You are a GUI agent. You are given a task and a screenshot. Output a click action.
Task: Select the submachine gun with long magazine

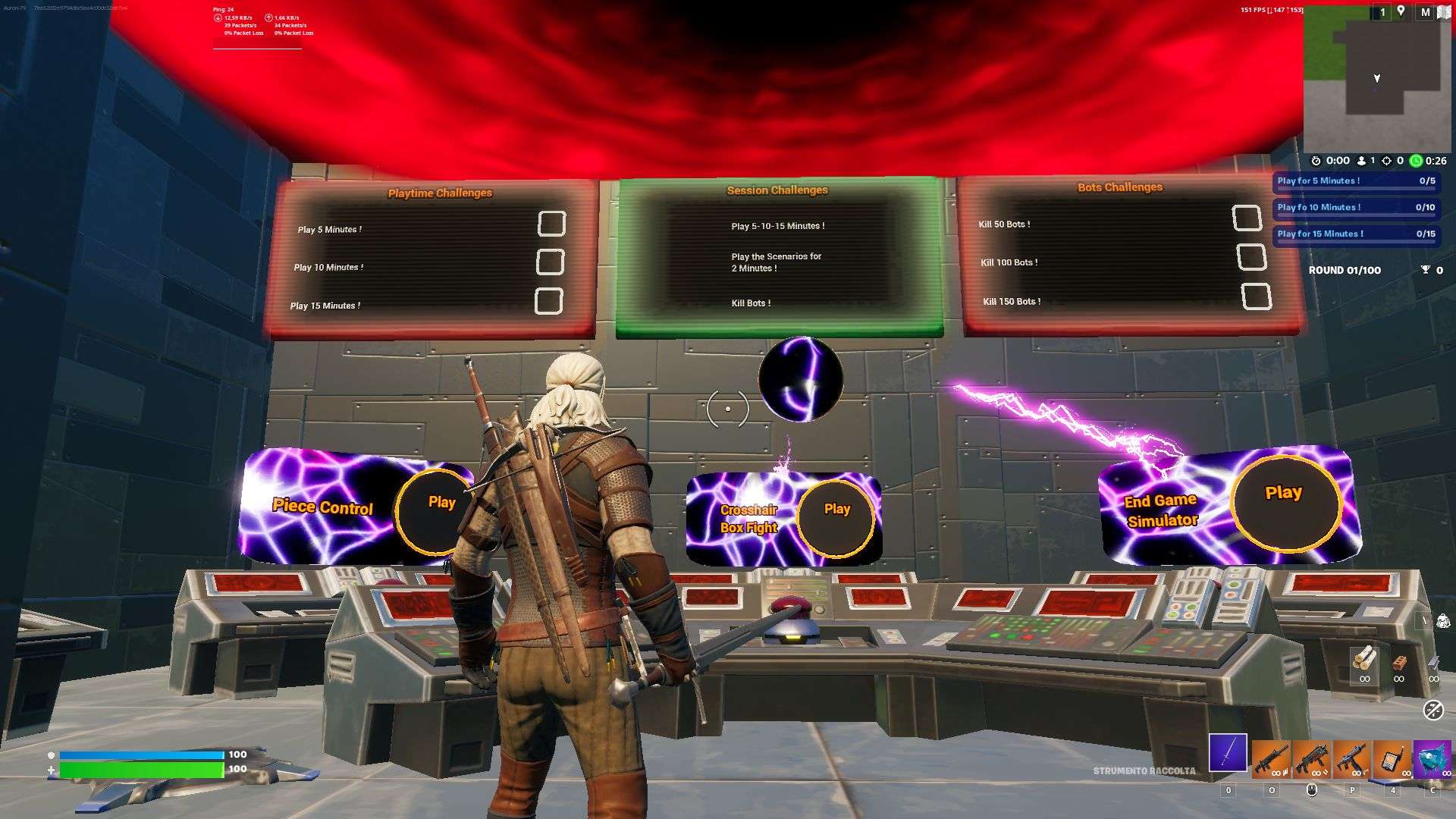pos(1351,760)
